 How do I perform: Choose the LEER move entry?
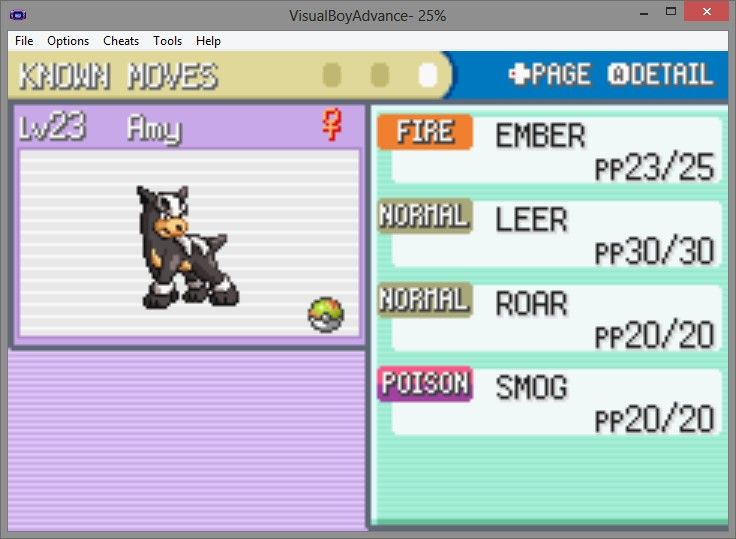coord(550,234)
